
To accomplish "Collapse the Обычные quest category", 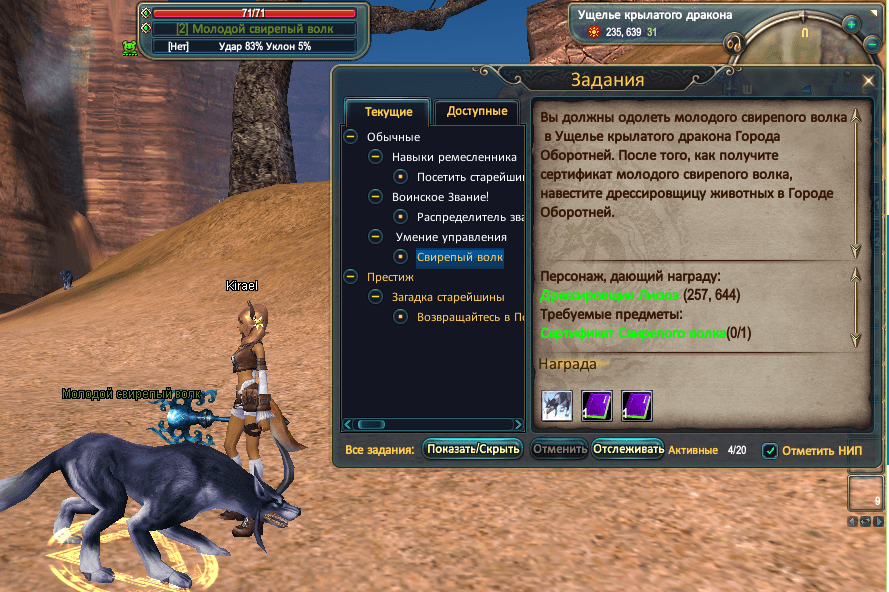I will point(350,137).
